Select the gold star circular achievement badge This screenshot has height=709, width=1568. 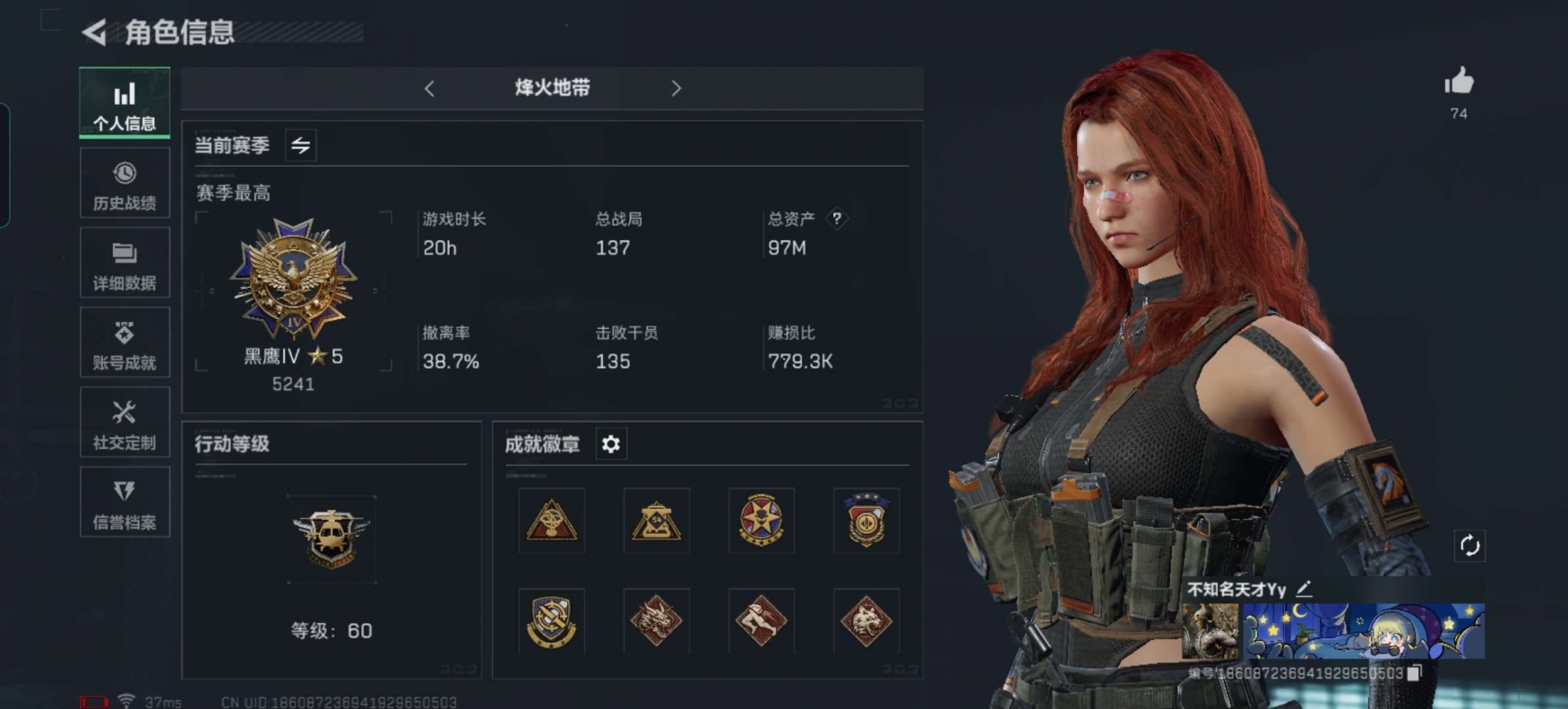(x=761, y=521)
